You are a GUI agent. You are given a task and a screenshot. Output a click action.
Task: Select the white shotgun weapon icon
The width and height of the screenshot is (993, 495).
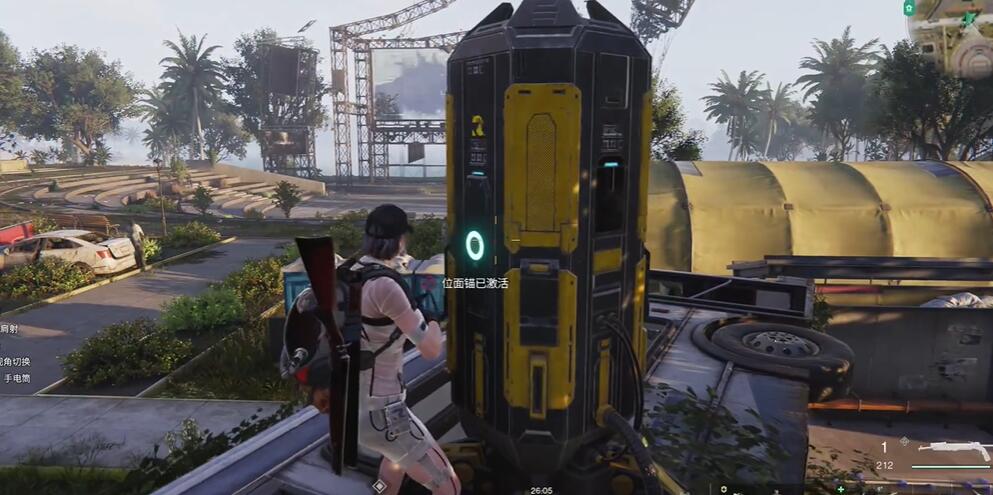pyautogui.click(x=953, y=449)
